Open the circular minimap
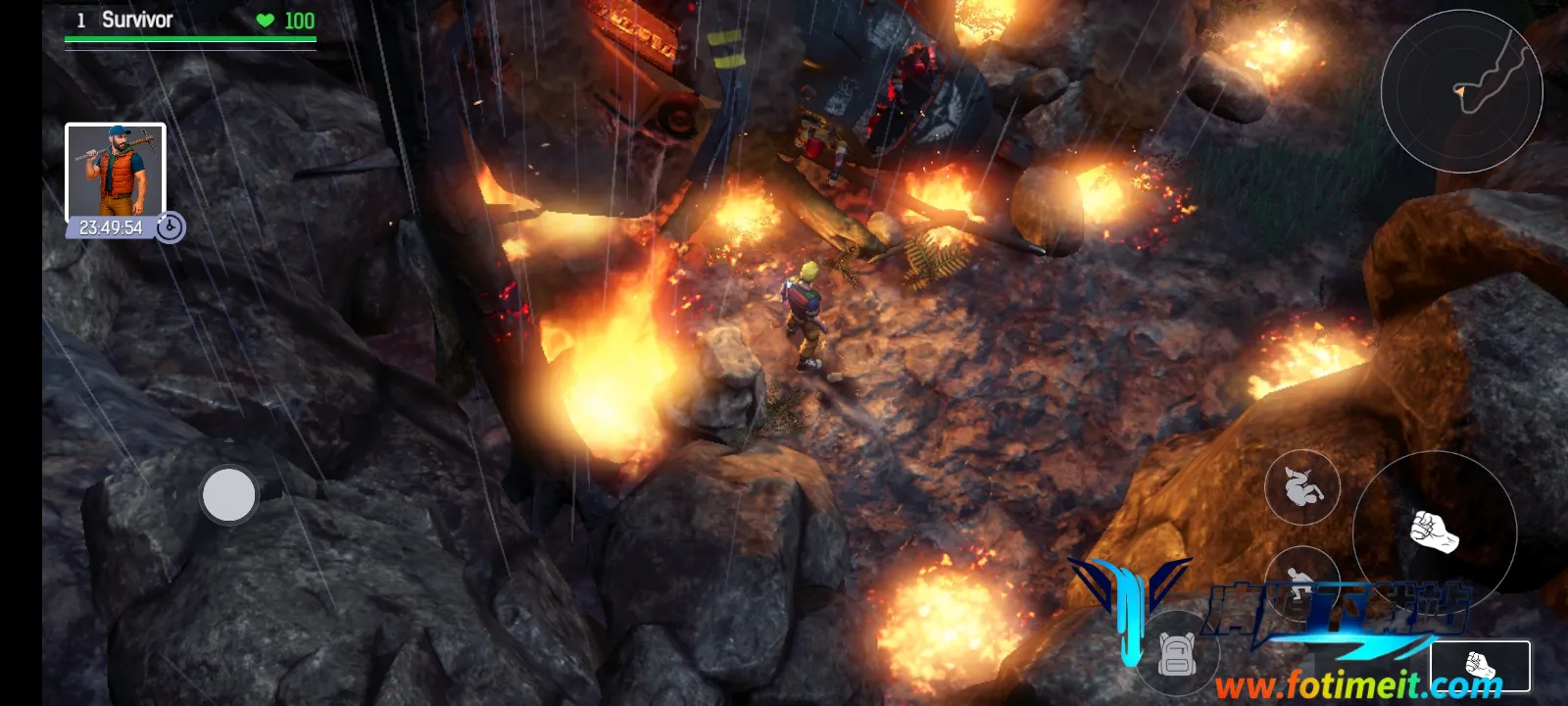Image resolution: width=1568 pixels, height=706 pixels. (1461, 91)
